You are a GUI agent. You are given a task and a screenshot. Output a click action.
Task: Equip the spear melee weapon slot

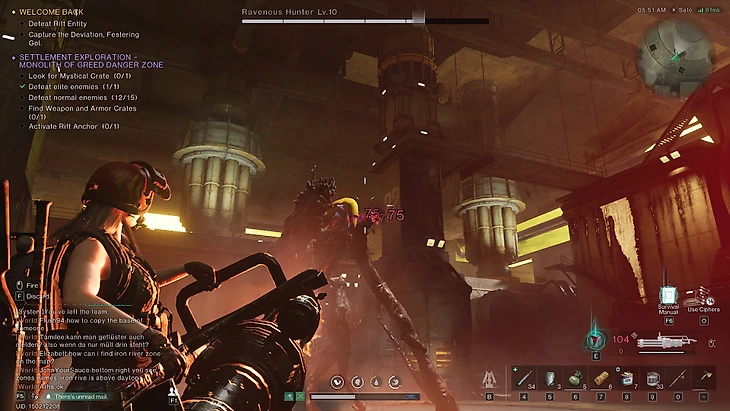pyautogui.click(x=679, y=378)
